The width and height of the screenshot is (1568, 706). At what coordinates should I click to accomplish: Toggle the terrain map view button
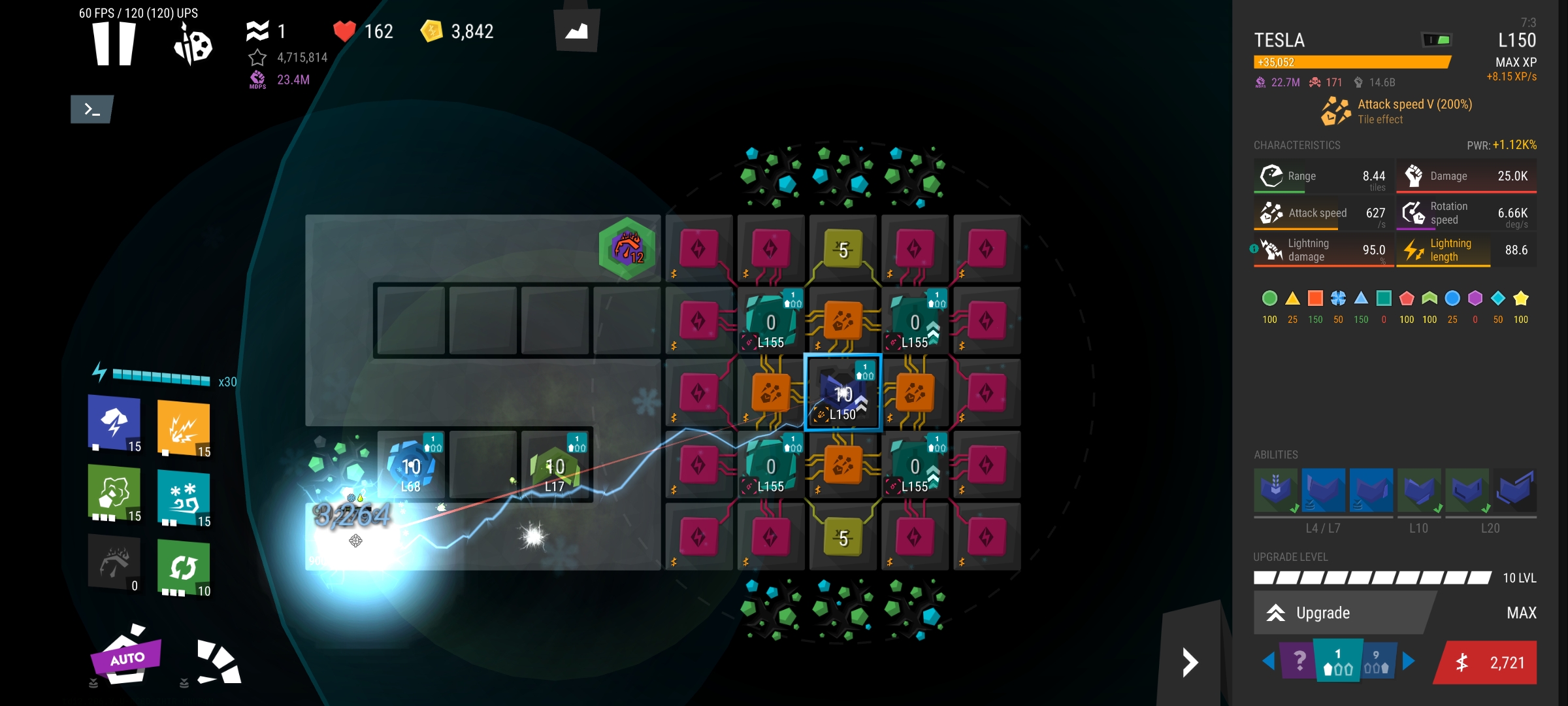576,31
